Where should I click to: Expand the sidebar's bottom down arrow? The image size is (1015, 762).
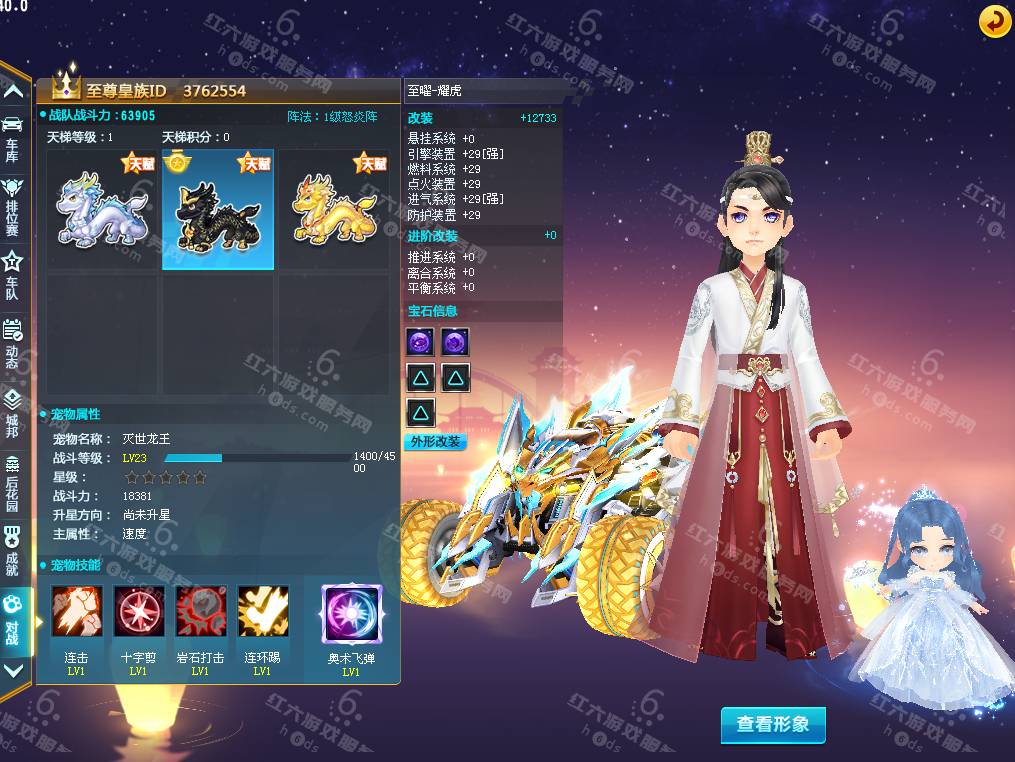point(13,671)
